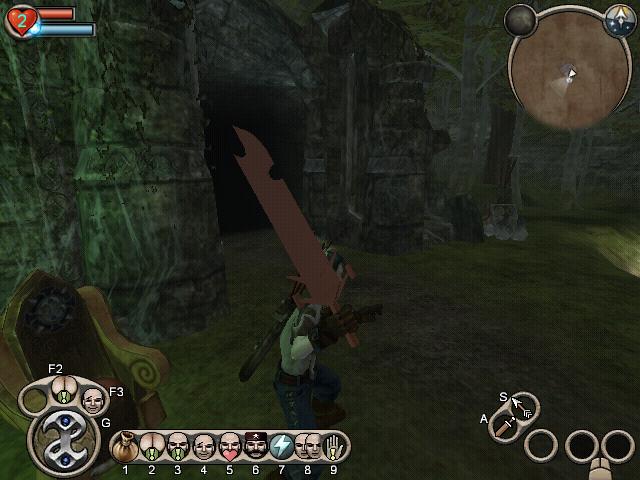Activate the heart flirt expression in slot 5
The image size is (640, 480).
[229, 444]
